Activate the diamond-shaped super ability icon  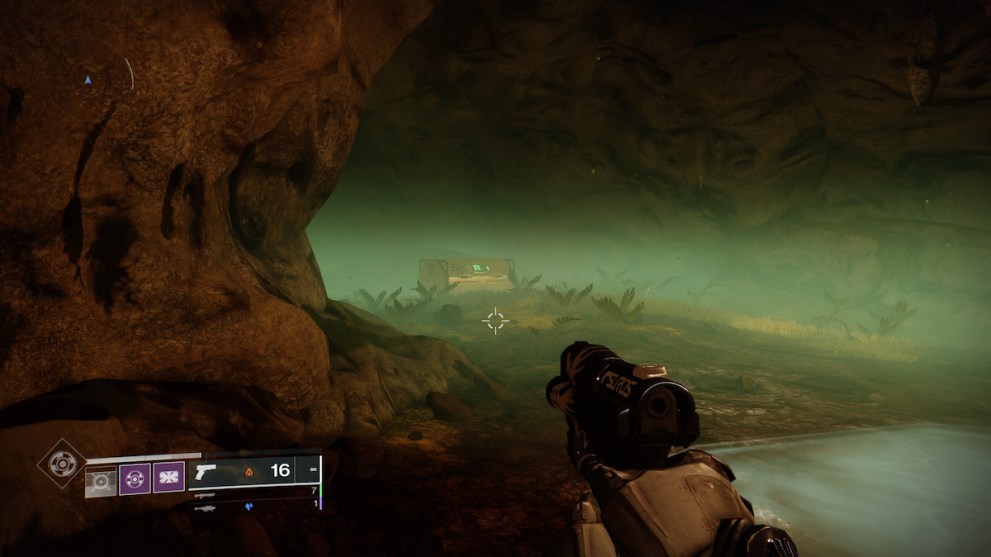[61, 463]
